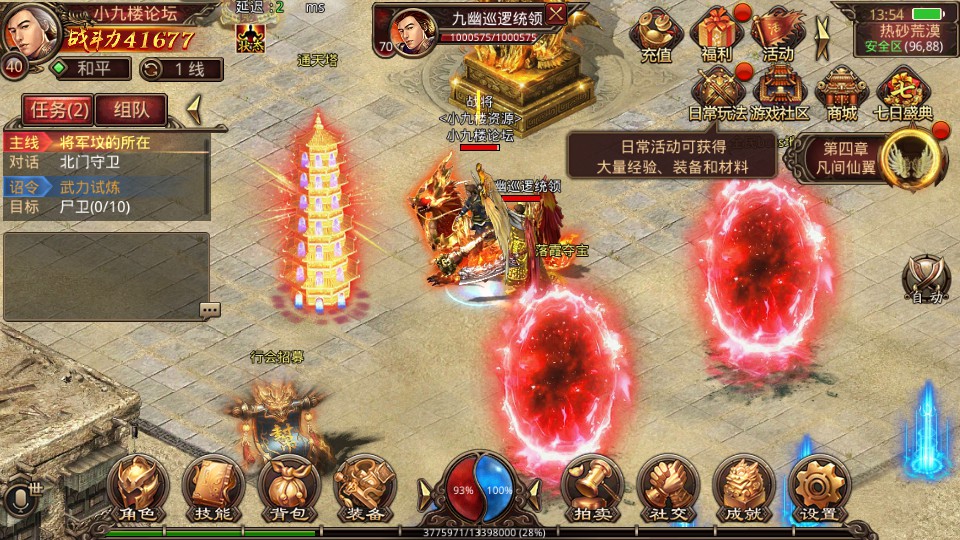Select the 任务(2) quest tab
Screen dimensions: 960x540
point(60,109)
